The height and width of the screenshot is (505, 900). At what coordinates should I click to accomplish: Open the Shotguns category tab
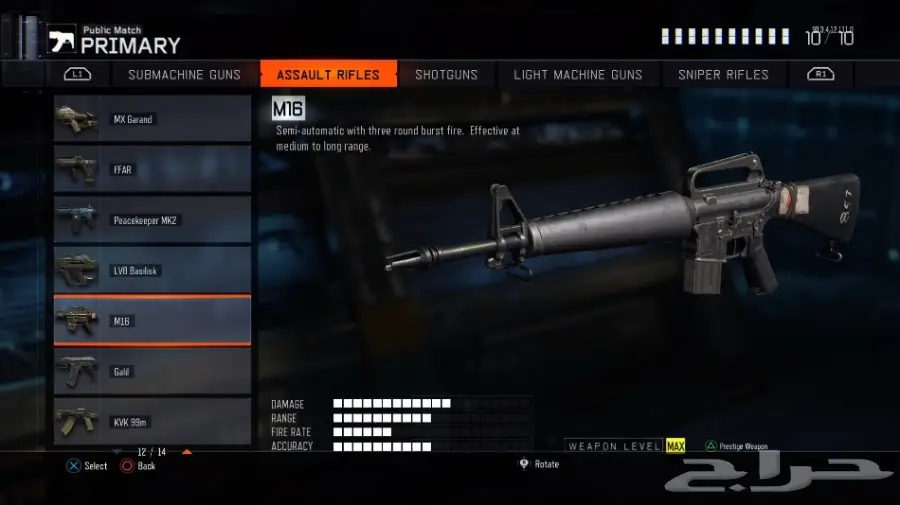click(x=446, y=75)
